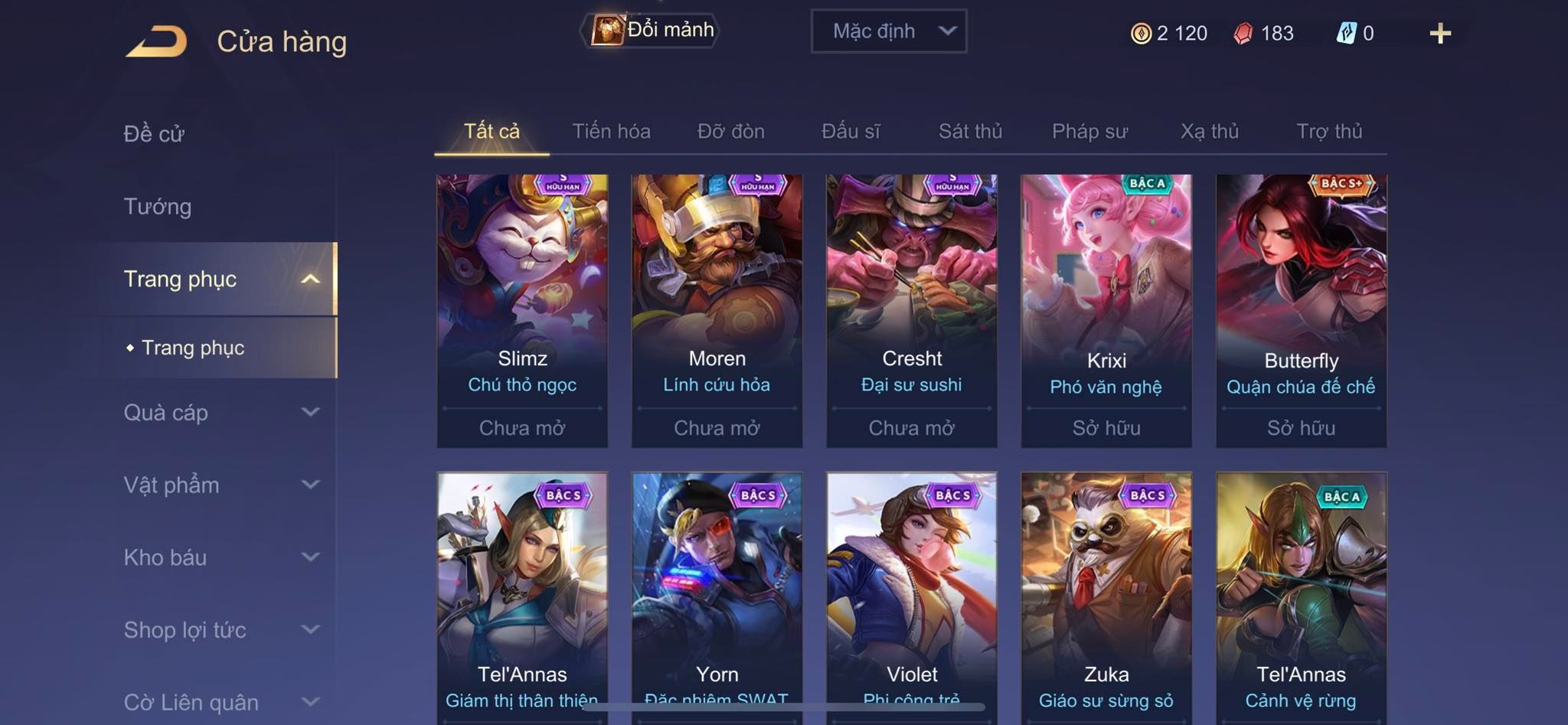This screenshot has width=1568, height=725.
Task: Expand the Vật phẩm category
Action: pyautogui.click(x=220, y=485)
